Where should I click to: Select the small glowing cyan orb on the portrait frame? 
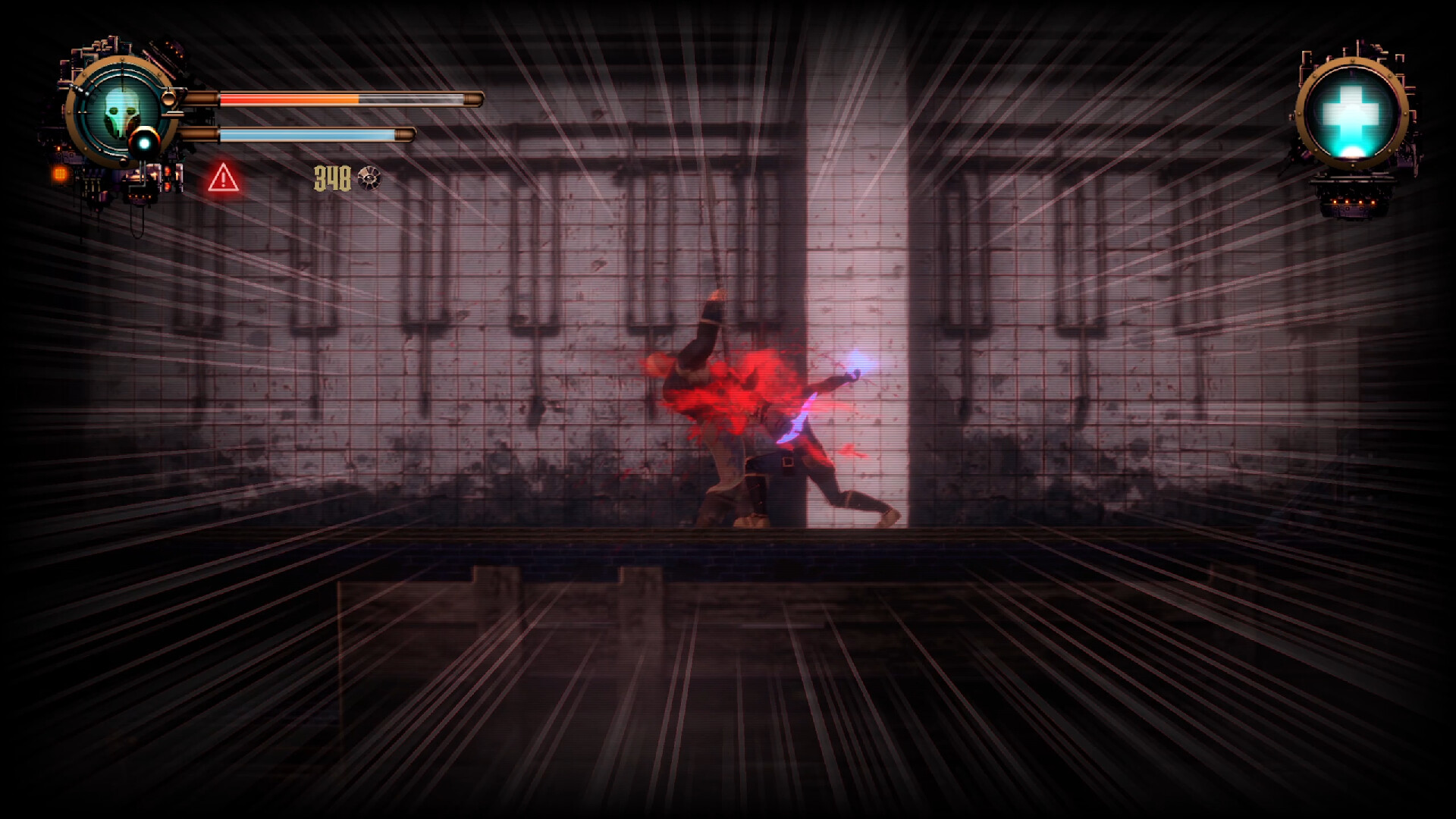pos(145,142)
